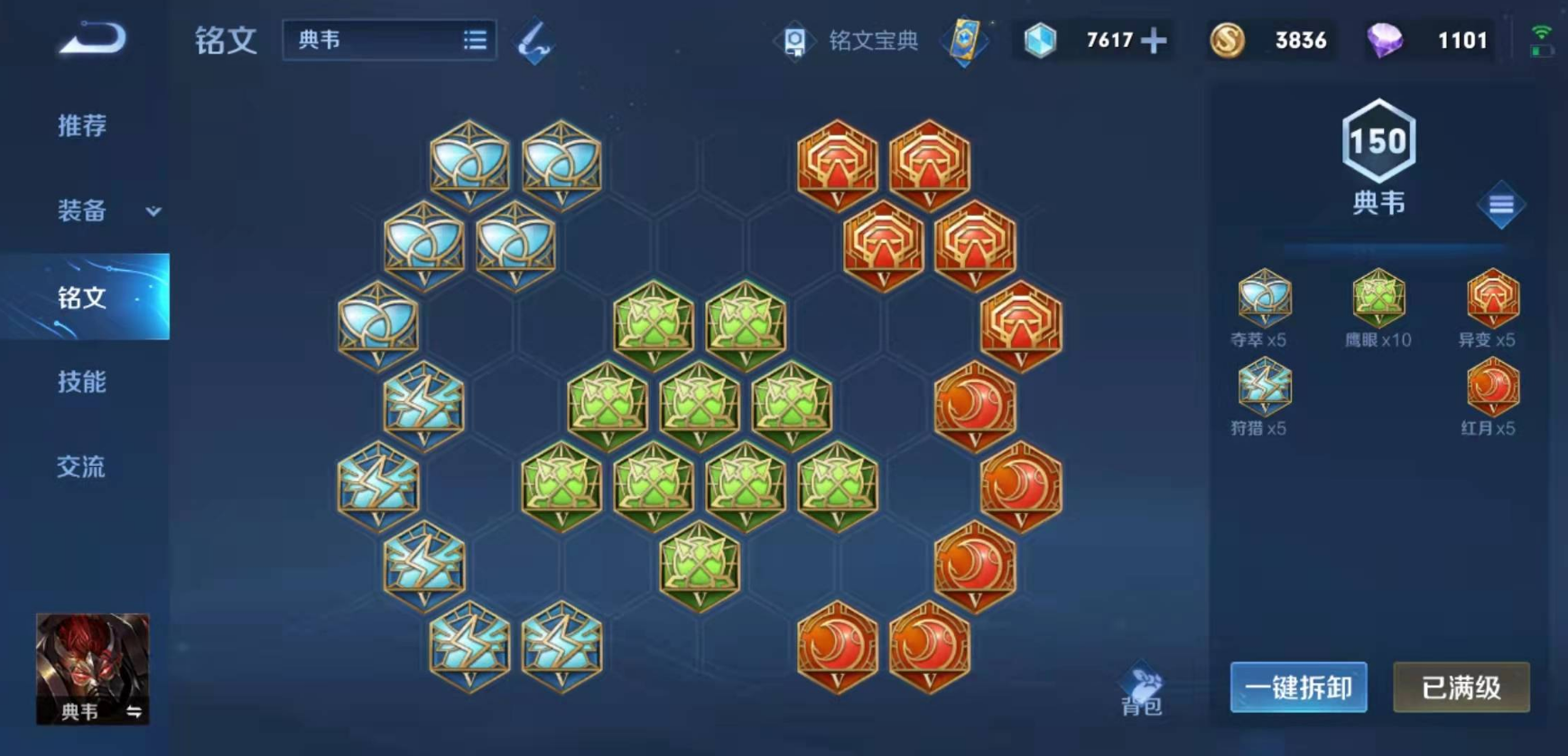Open the hamburger menu in the right panel
Screen dimensions: 1568x756
pyautogui.click(x=1501, y=204)
